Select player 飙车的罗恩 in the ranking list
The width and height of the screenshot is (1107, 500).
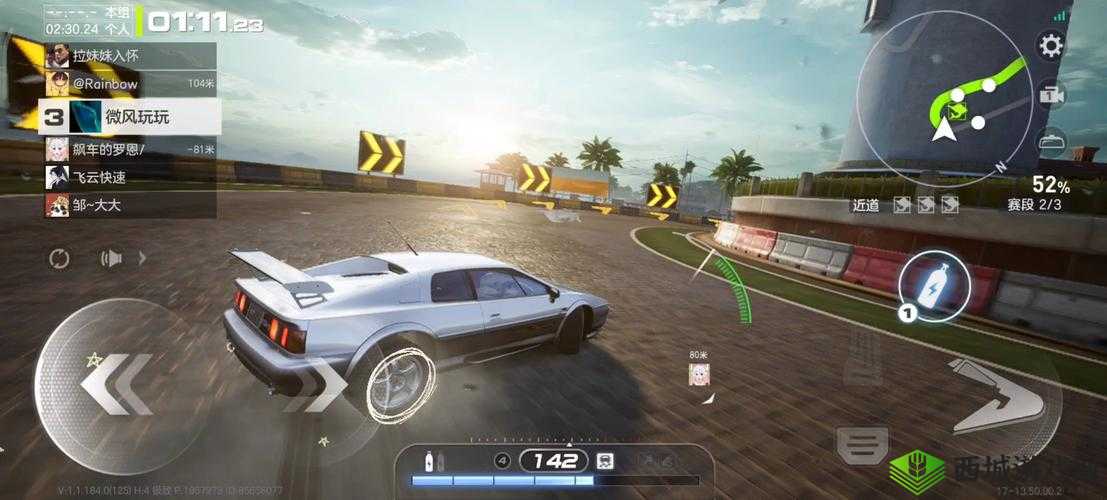(x=130, y=150)
